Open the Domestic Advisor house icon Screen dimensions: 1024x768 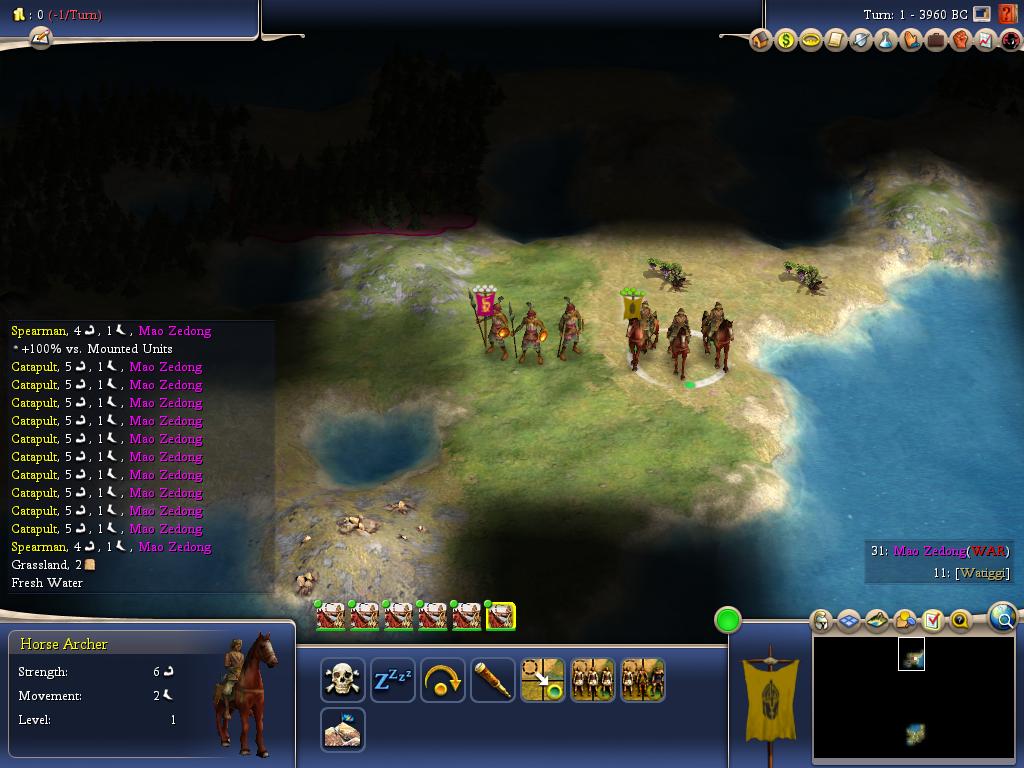coord(761,41)
